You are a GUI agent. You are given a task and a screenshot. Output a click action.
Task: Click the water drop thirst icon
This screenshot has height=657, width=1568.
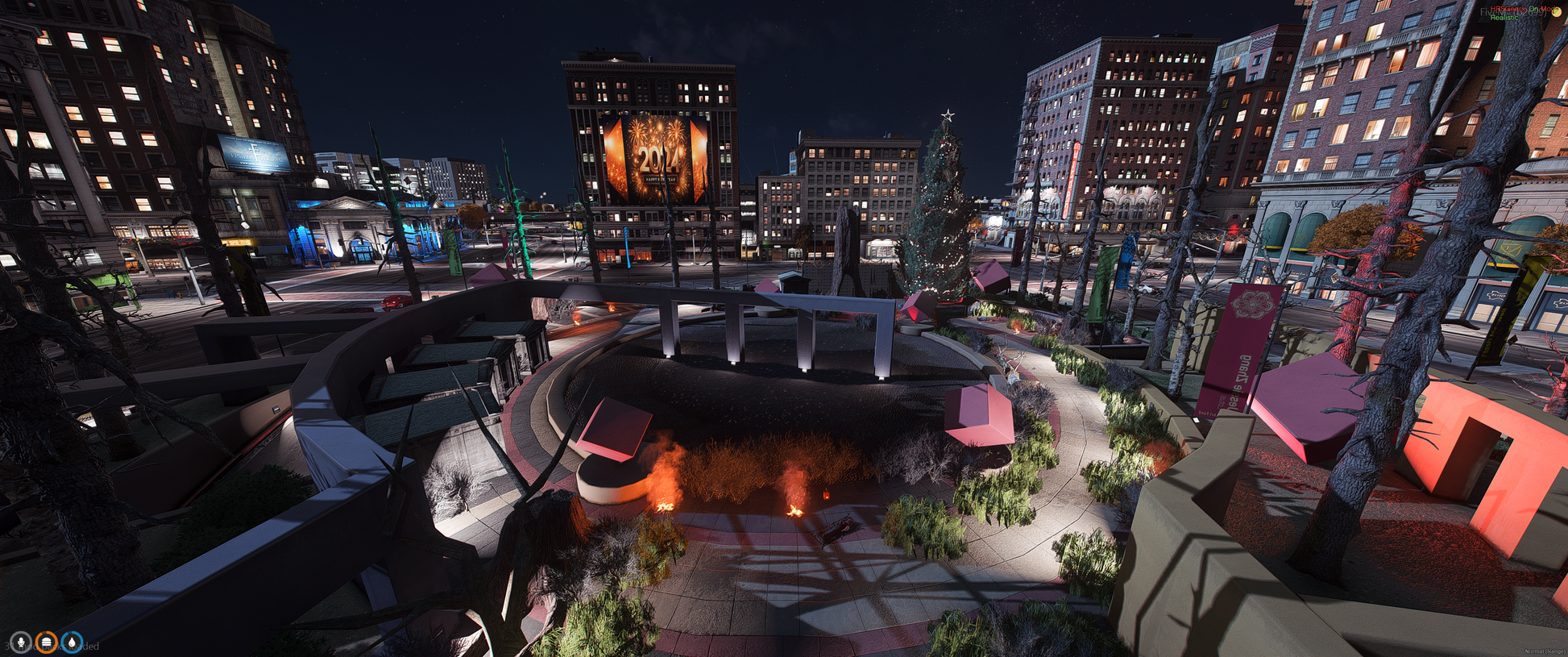pos(73,642)
